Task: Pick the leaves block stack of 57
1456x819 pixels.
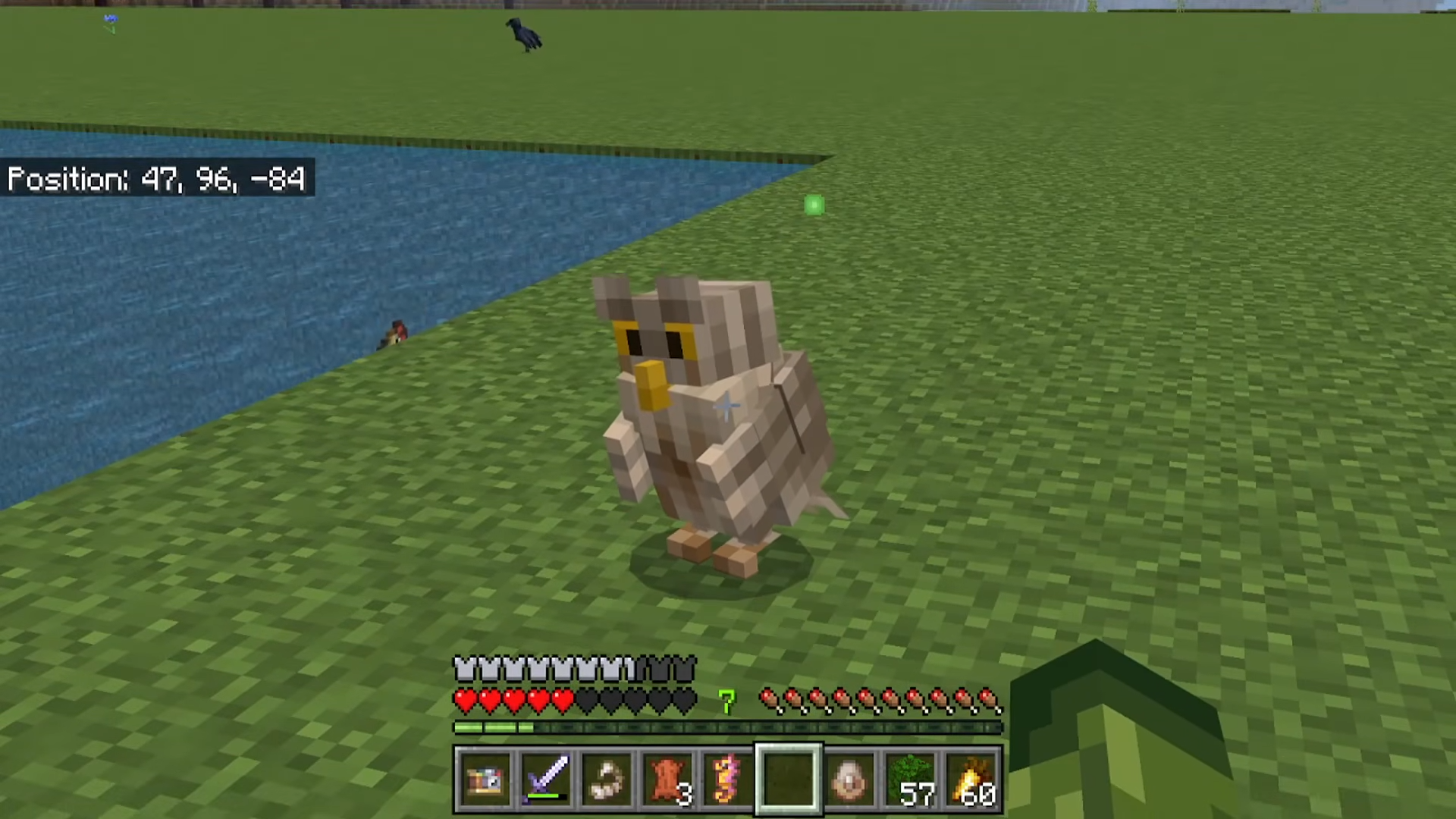Action: (x=910, y=780)
